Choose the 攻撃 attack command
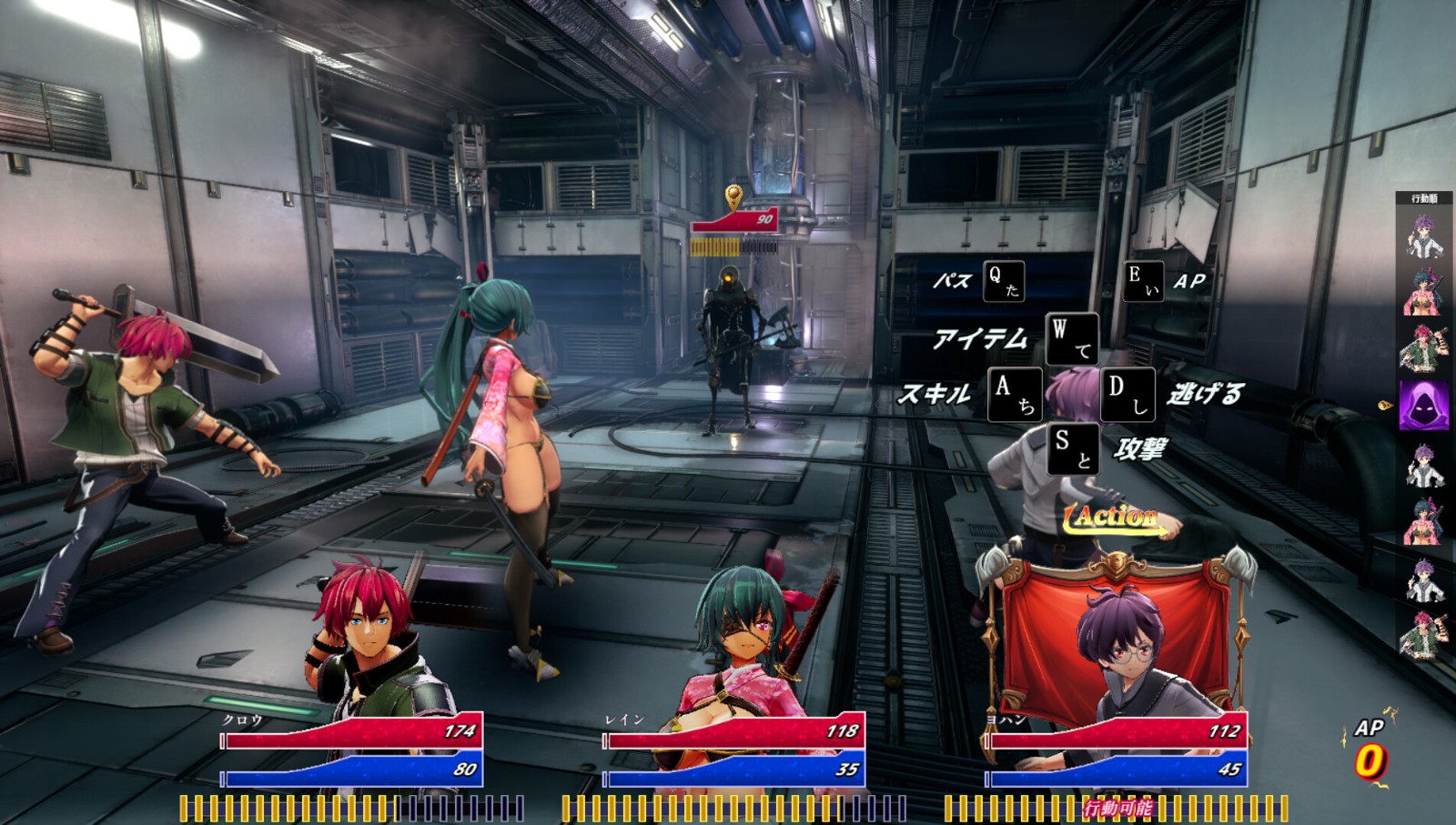Screen dimensions: 1456x825 1073,448
